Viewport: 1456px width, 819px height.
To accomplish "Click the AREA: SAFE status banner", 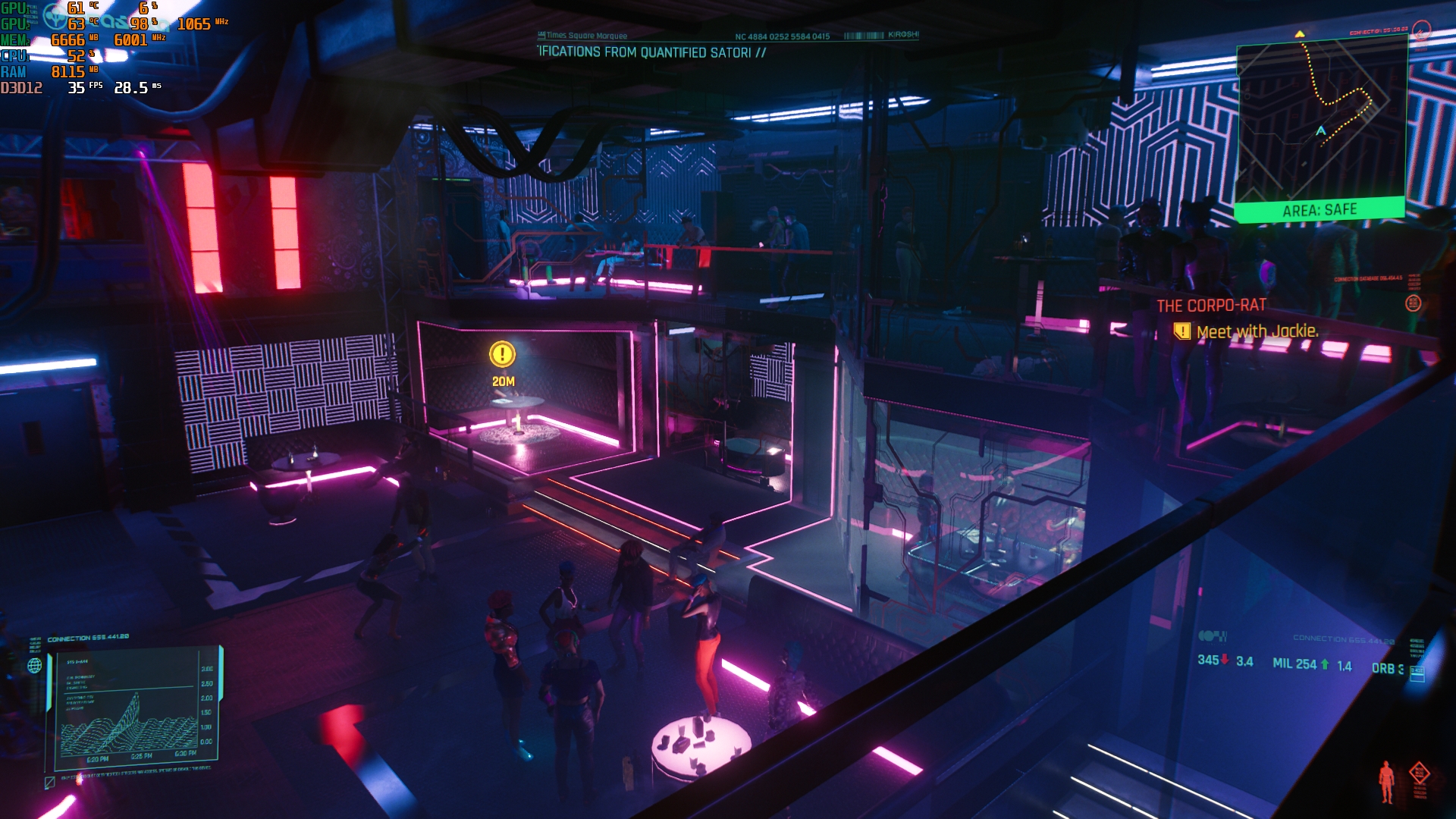I will 1319,210.
